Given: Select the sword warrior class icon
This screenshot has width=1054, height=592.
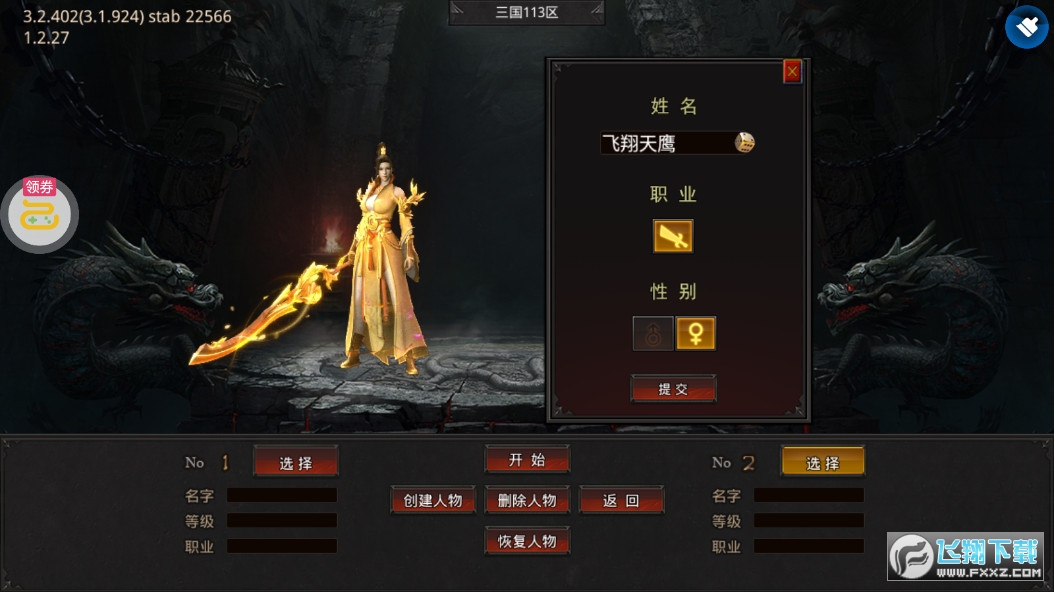Looking at the screenshot, I should [673, 237].
